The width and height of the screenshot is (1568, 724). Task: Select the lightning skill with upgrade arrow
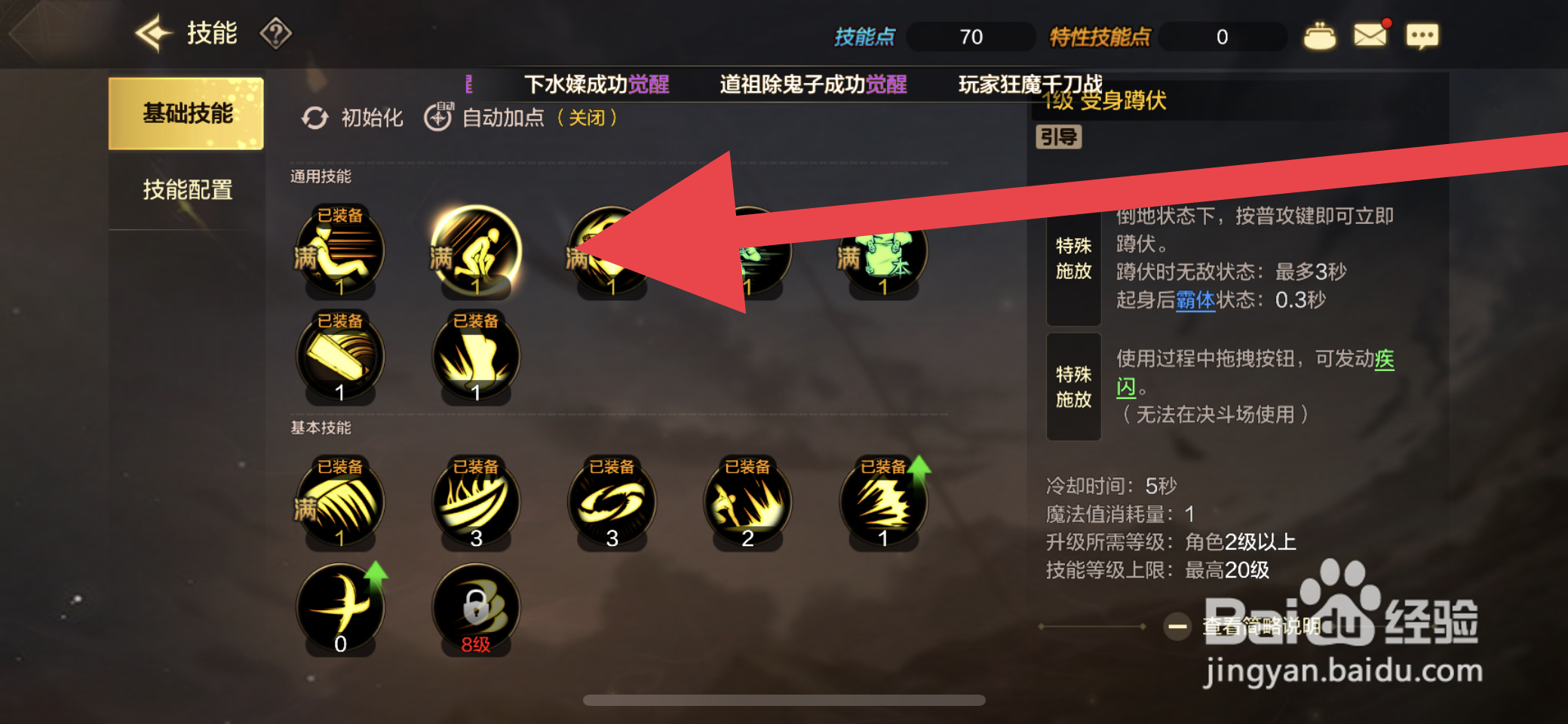883,502
